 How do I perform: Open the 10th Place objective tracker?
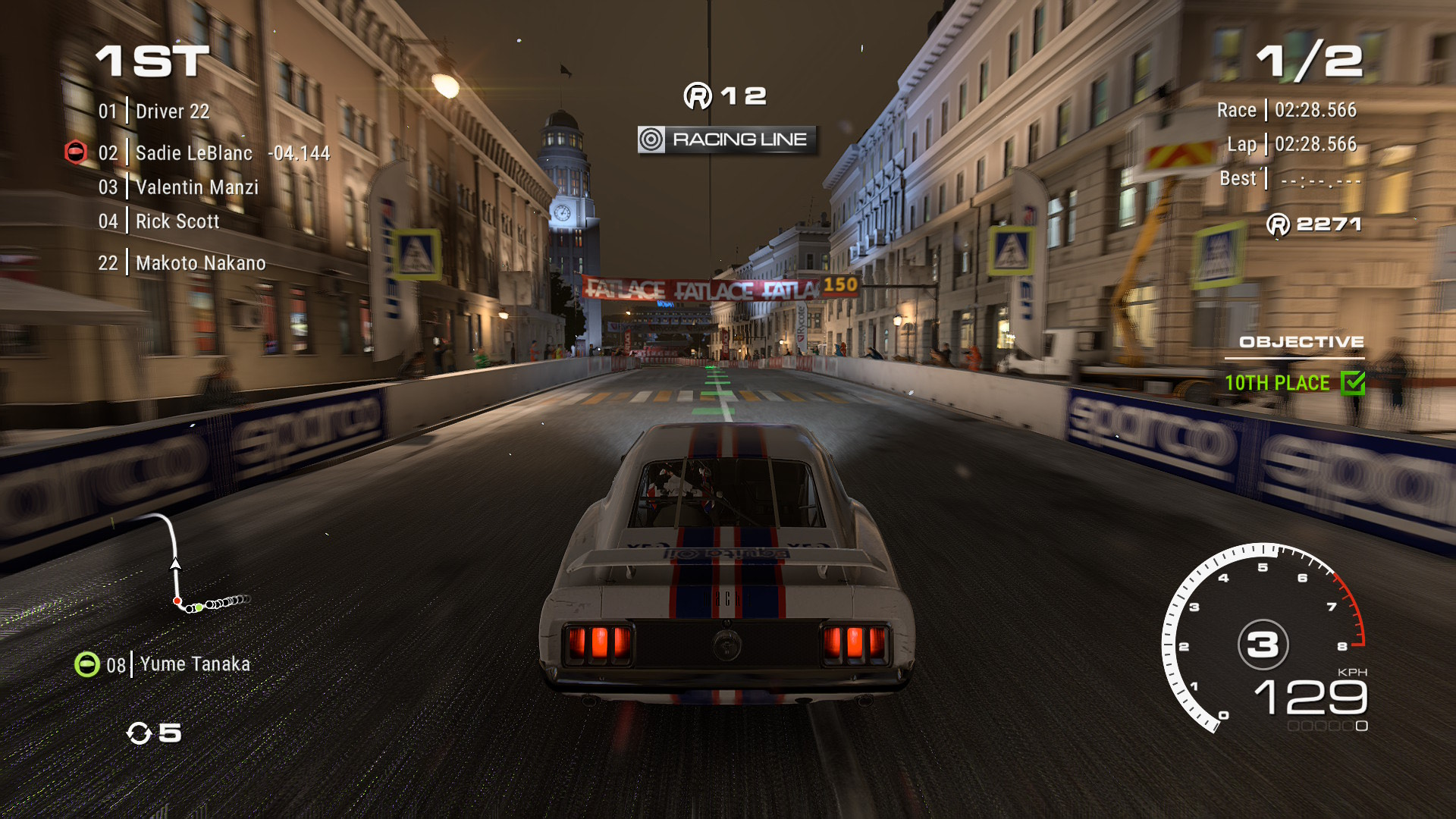tap(1277, 383)
